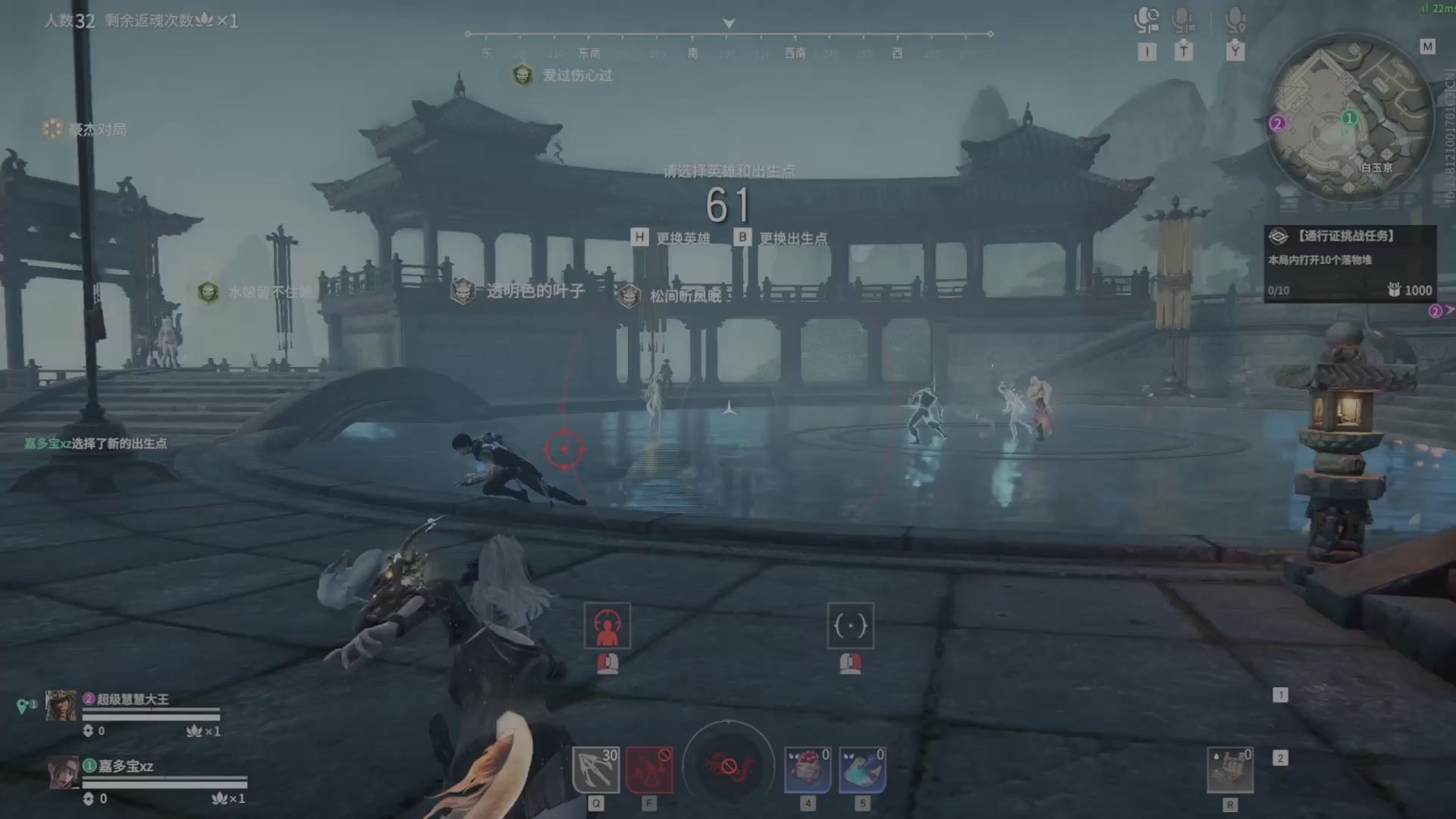Choose 更换出生点 to change spawn point
Screen dimensions: 1456x819
pos(782,238)
